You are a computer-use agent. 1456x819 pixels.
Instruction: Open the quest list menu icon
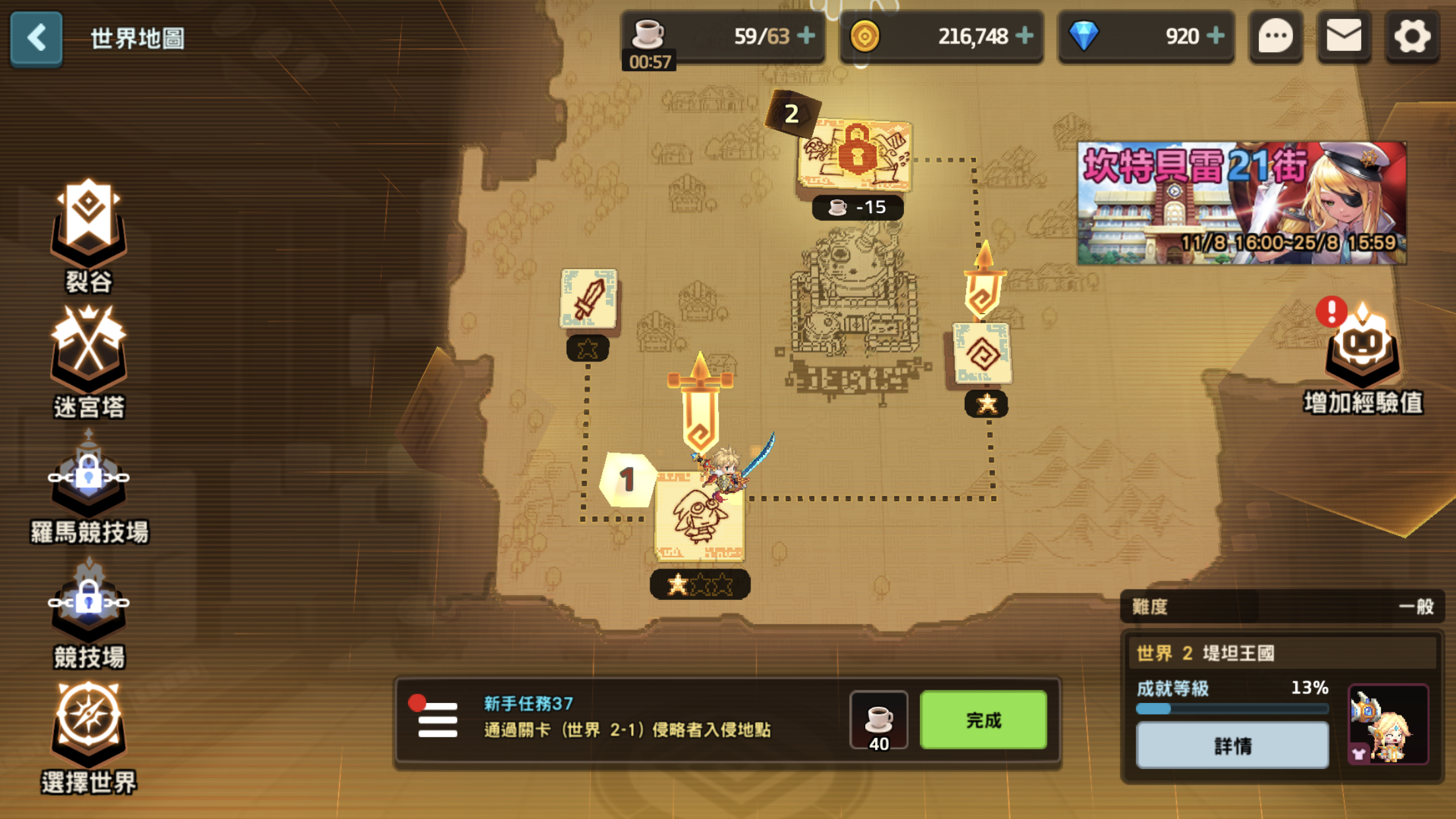pyautogui.click(x=437, y=720)
